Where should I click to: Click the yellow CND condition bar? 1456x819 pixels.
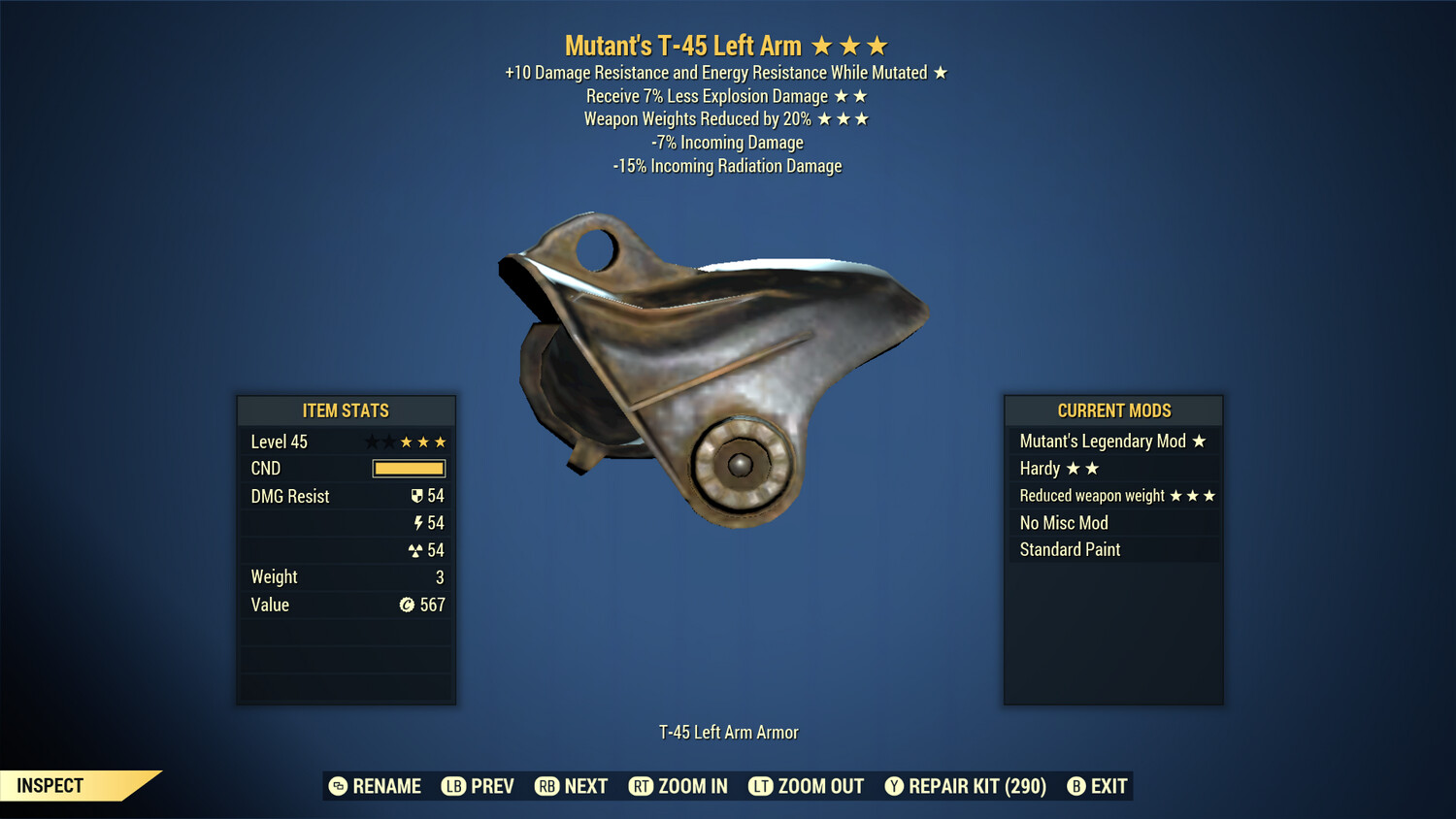(x=408, y=469)
